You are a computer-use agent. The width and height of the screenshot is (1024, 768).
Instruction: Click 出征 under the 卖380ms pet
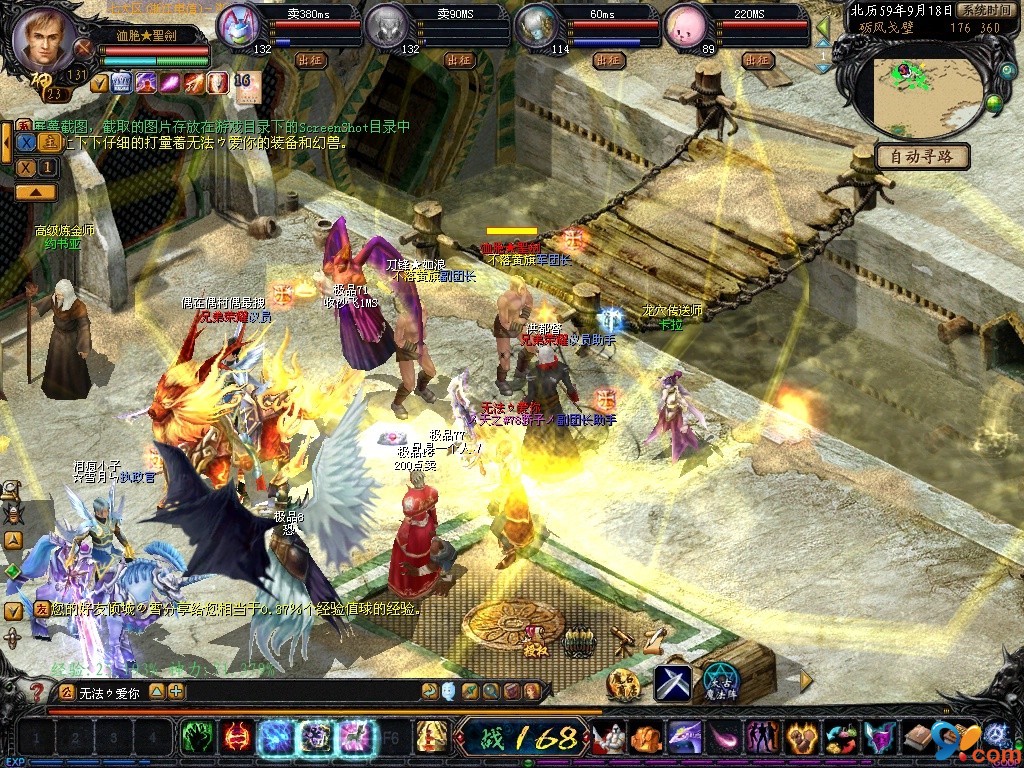point(312,60)
